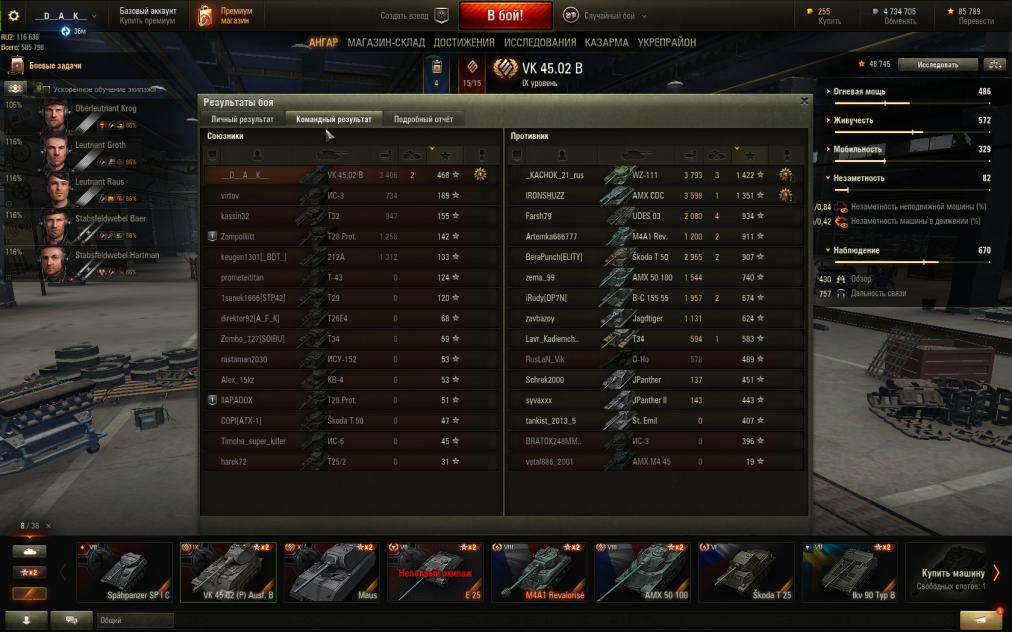Click the red В бой! battle button

[x=505, y=16]
